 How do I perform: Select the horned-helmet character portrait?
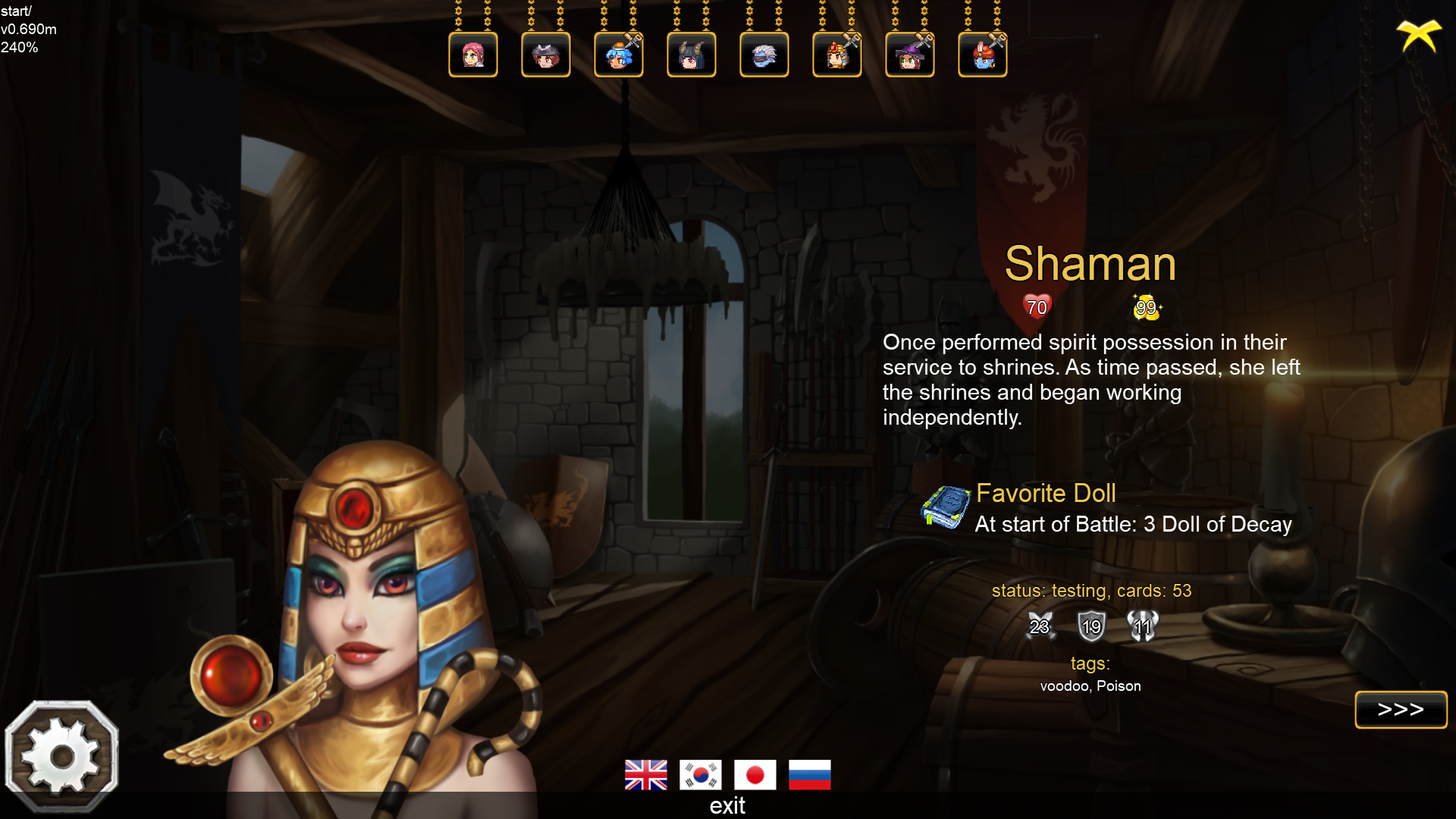692,54
